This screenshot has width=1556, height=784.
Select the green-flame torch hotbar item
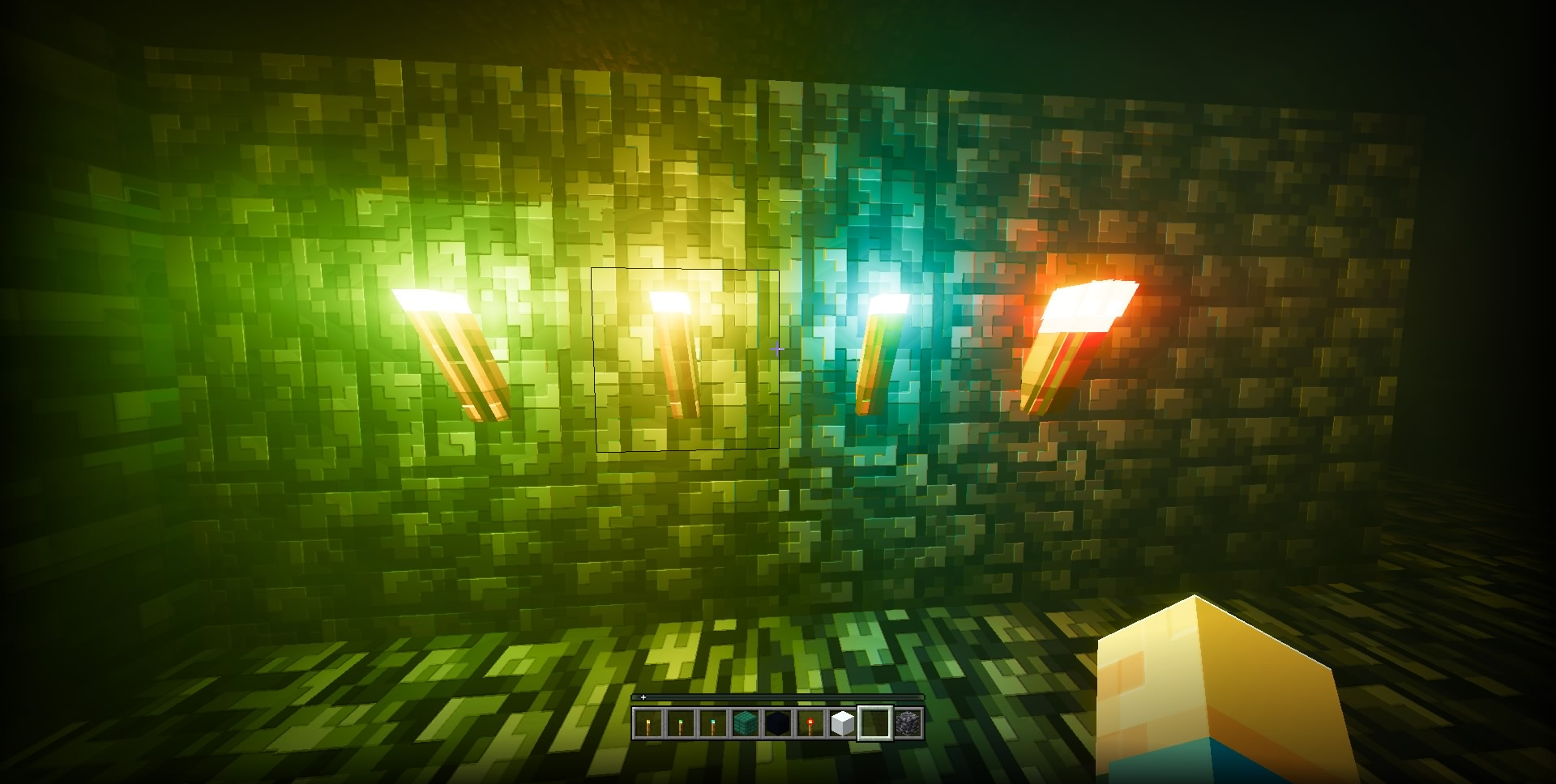[681, 723]
